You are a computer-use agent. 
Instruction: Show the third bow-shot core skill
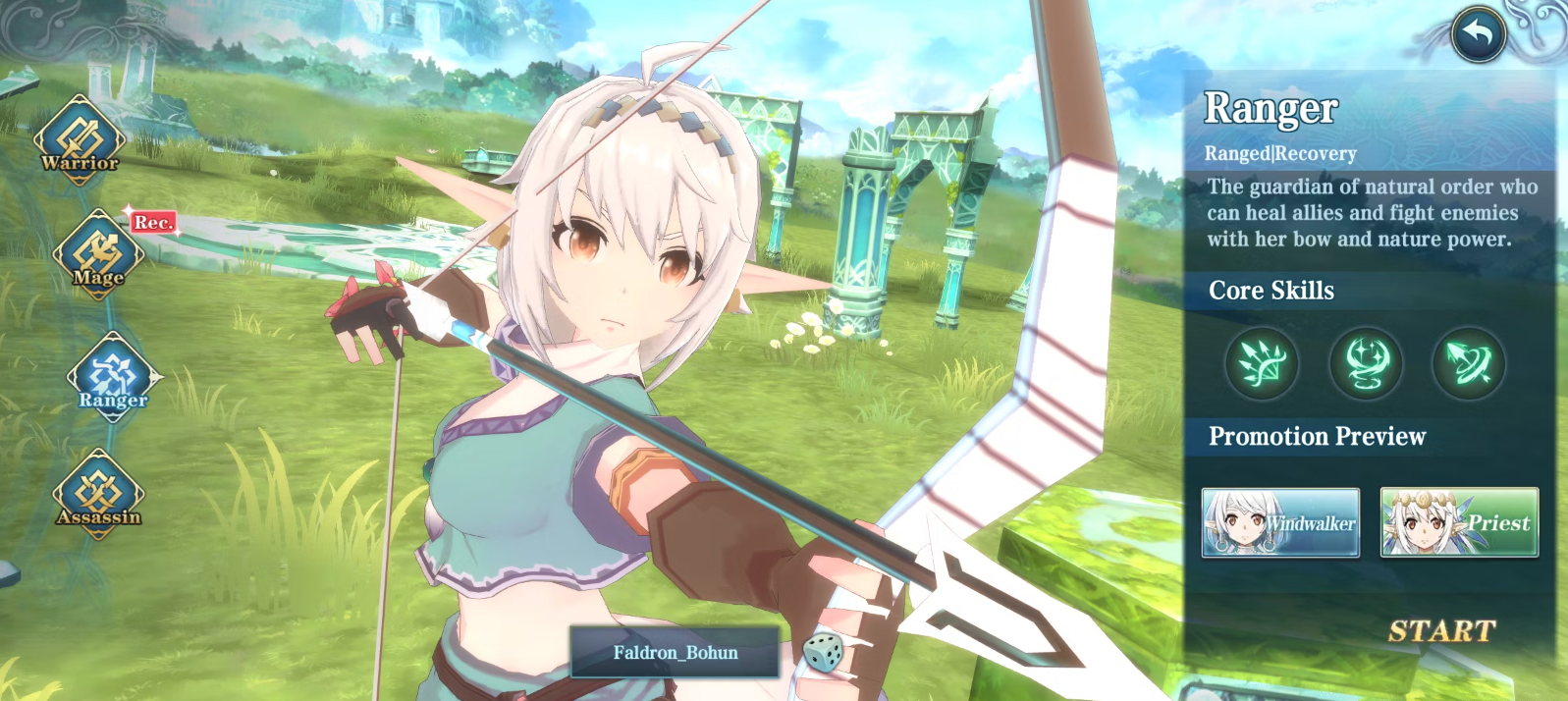[x=1469, y=363]
